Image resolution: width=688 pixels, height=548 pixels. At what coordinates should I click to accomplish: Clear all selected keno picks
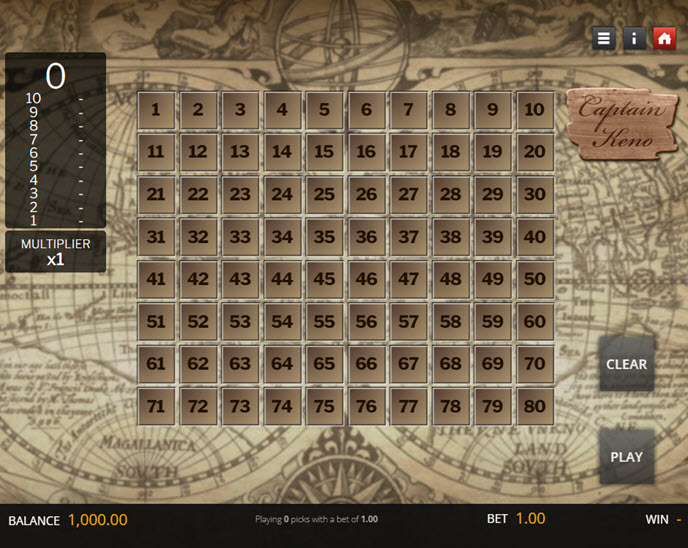626,364
